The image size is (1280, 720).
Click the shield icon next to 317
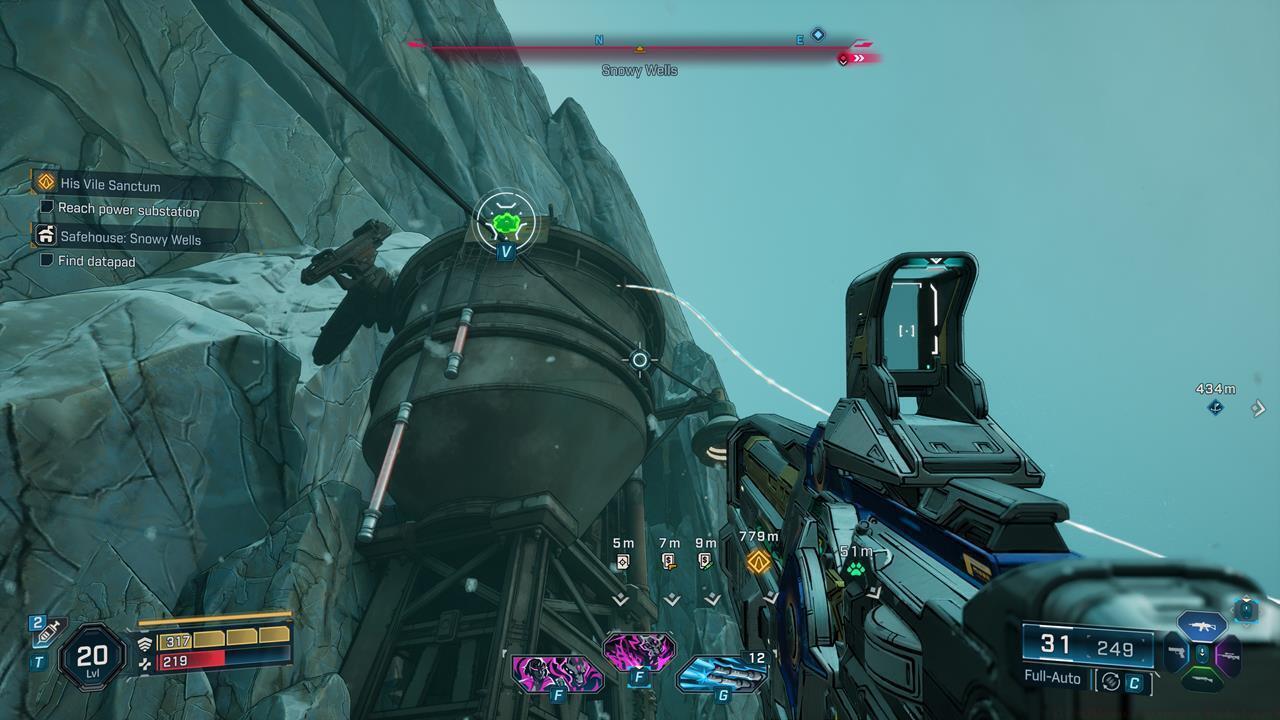pos(146,643)
